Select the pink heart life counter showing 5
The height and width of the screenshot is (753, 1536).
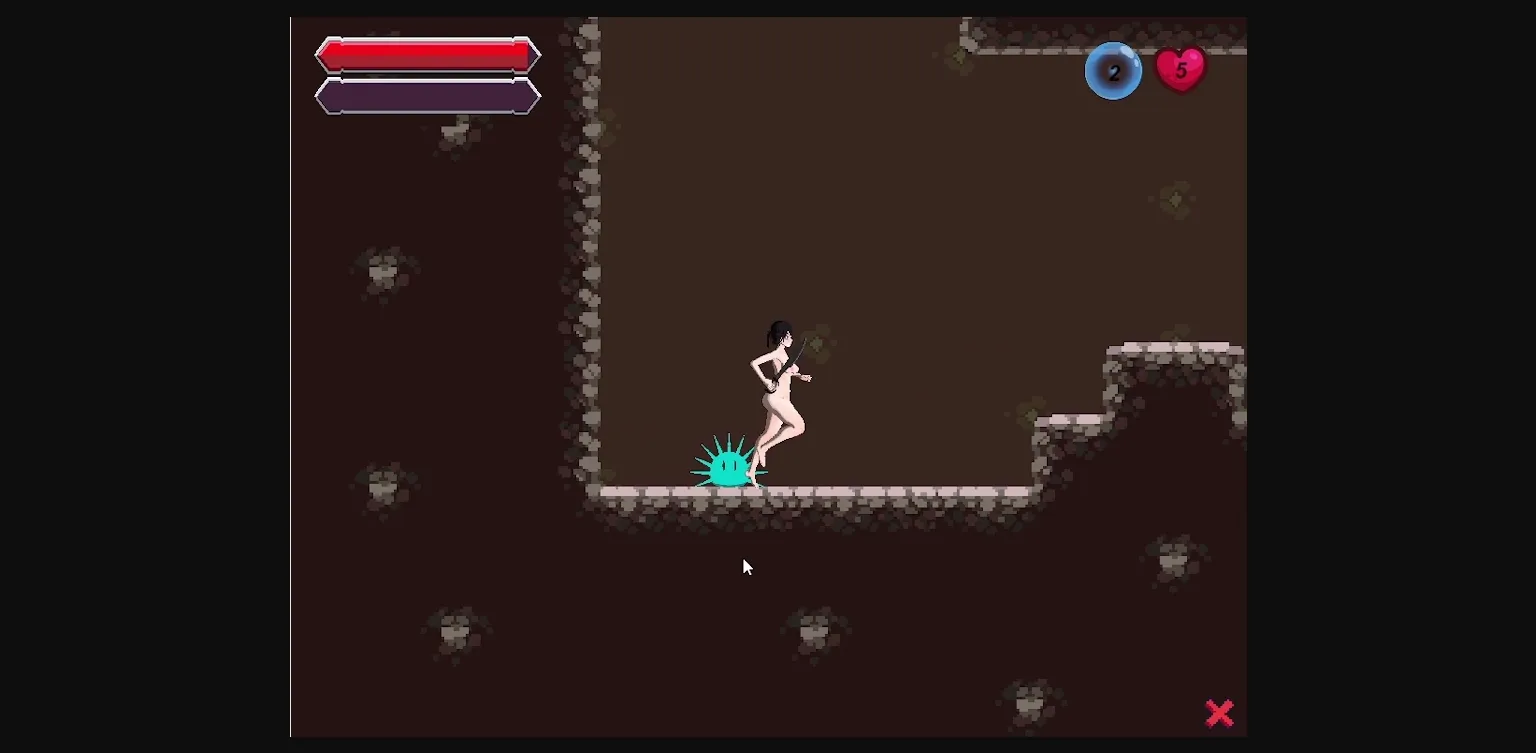(x=1181, y=69)
